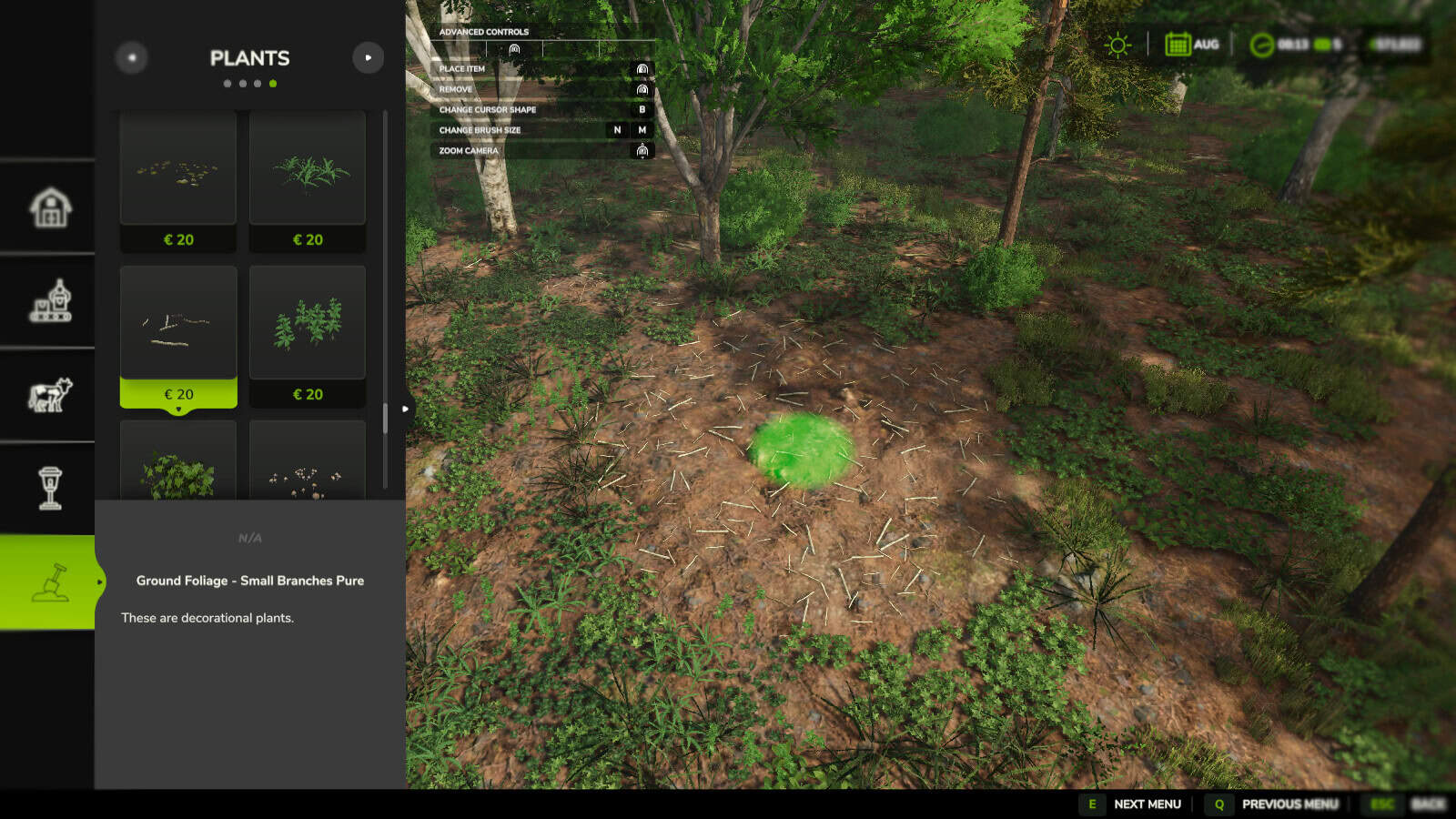Toggle the Place Item mouse control

(643, 68)
